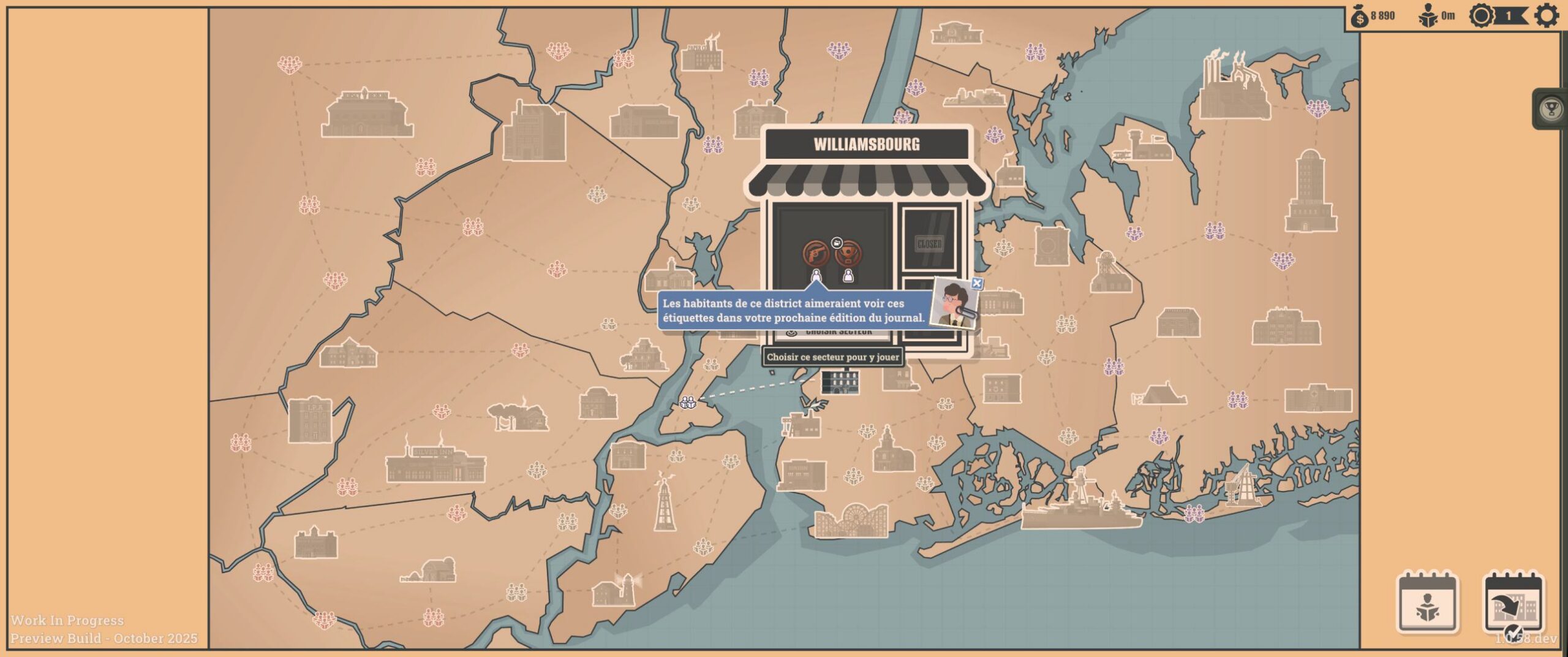Click the calendar button with arrow and buildings
Image resolution: width=1568 pixels, height=657 pixels.
point(1513,604)
